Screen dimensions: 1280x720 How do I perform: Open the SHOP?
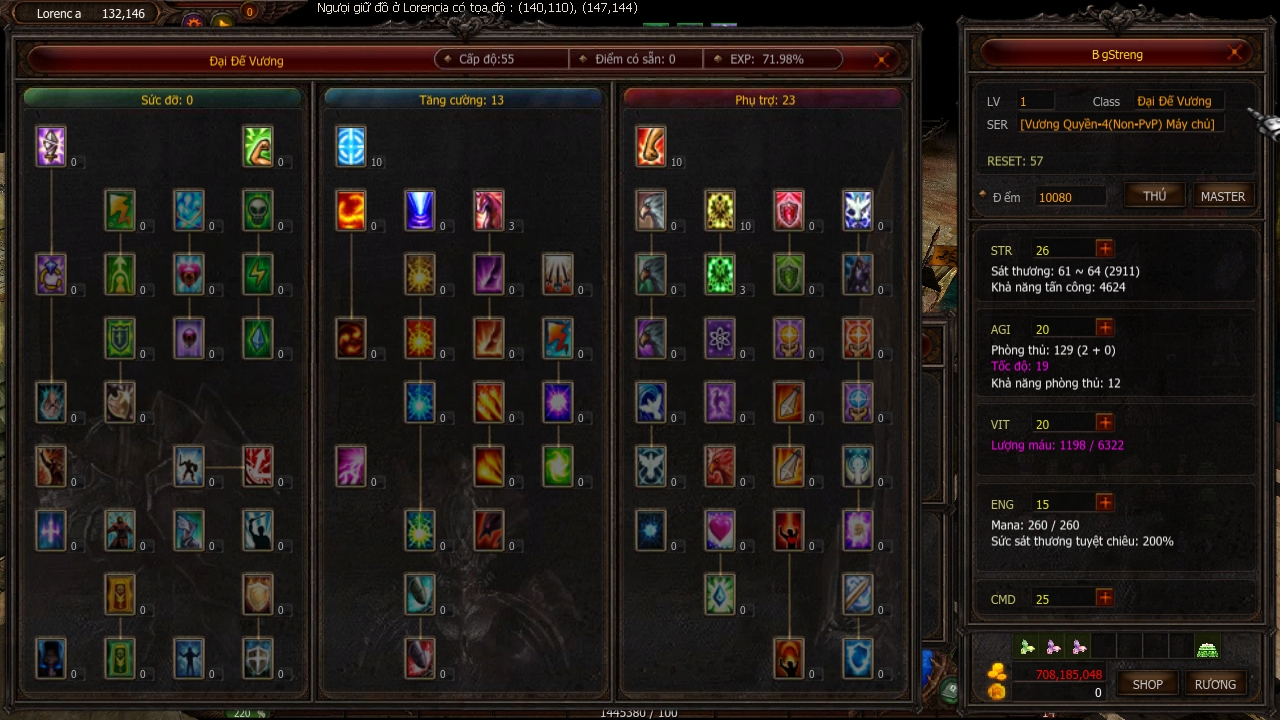(1147, 684)
